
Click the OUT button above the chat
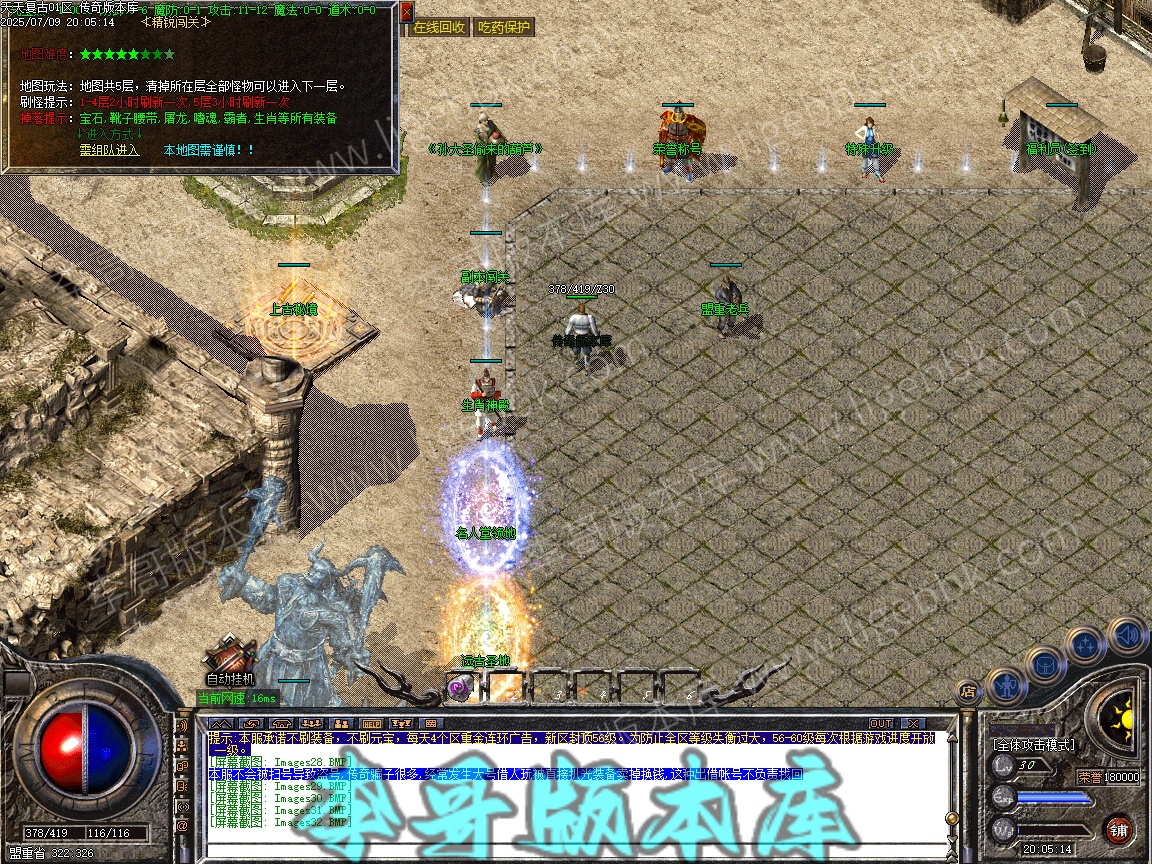[880, 723]
